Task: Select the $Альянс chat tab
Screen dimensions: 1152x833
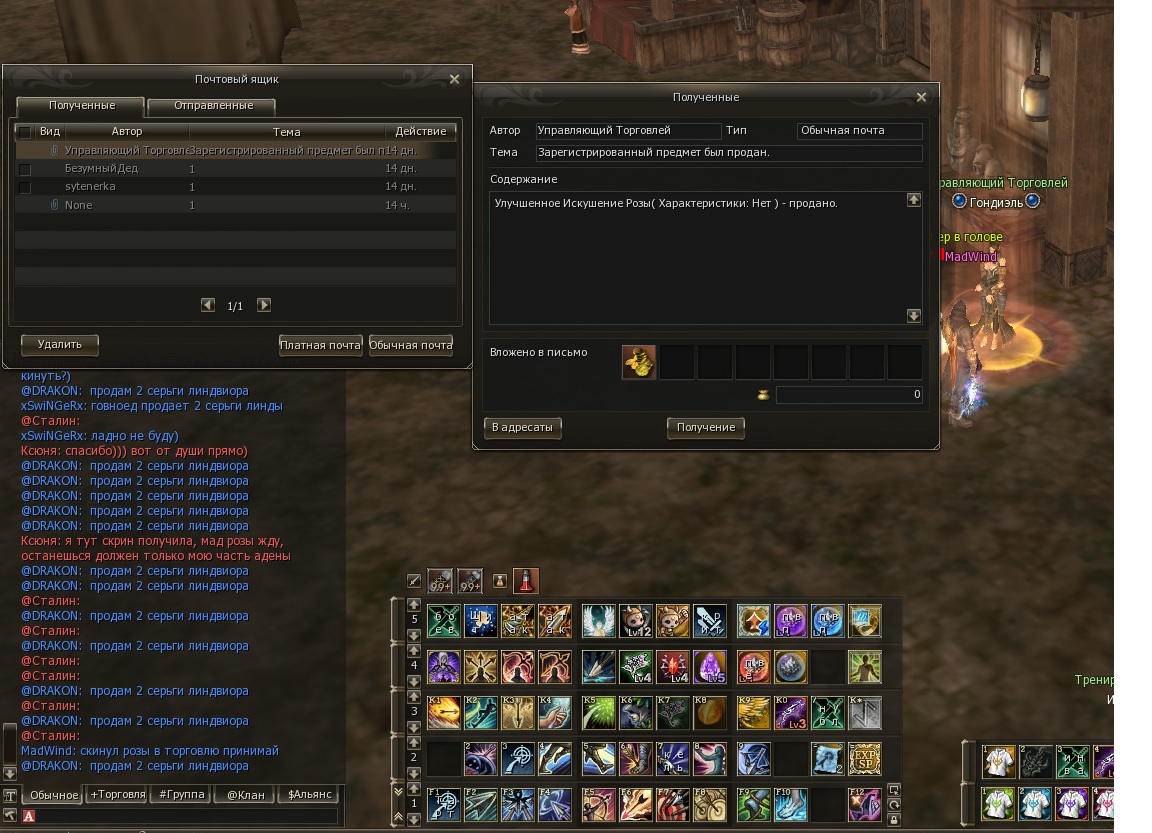Action: pyautogui.click(x=307, y=795)
